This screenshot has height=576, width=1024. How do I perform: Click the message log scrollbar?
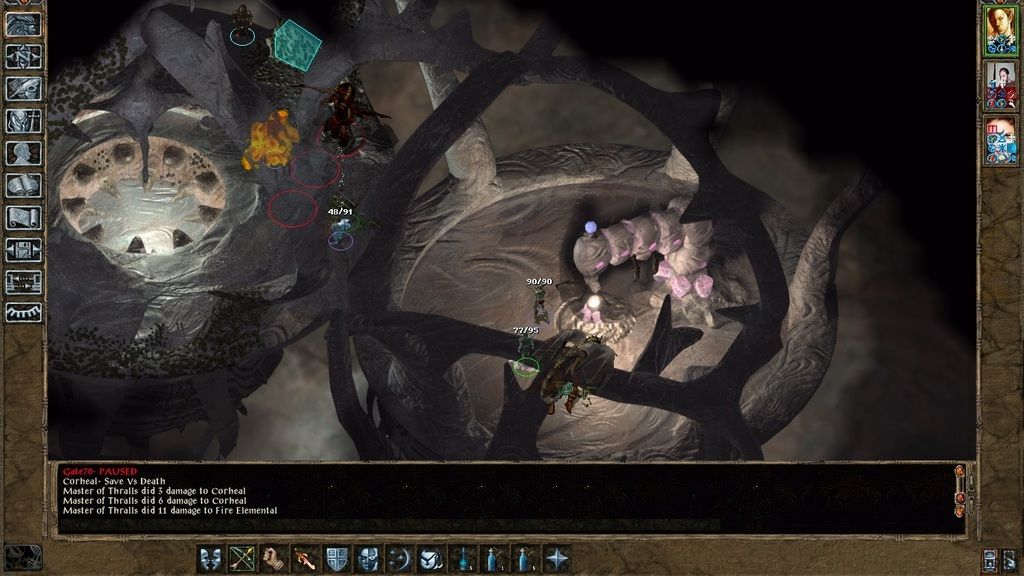click(960, 496)
